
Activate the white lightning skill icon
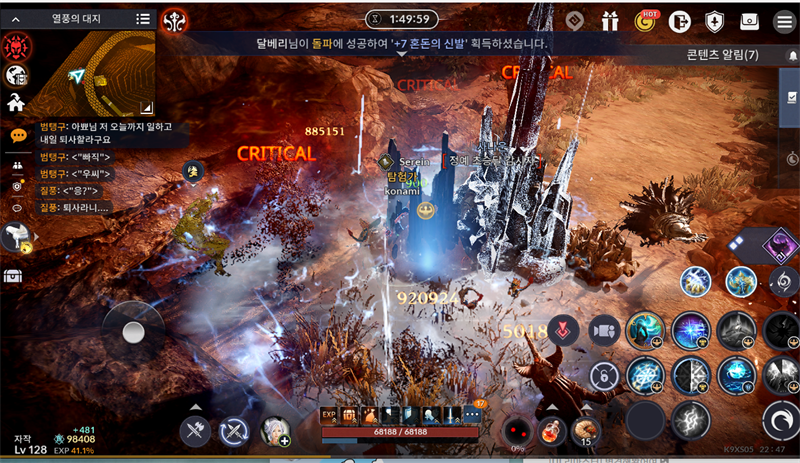690,420
